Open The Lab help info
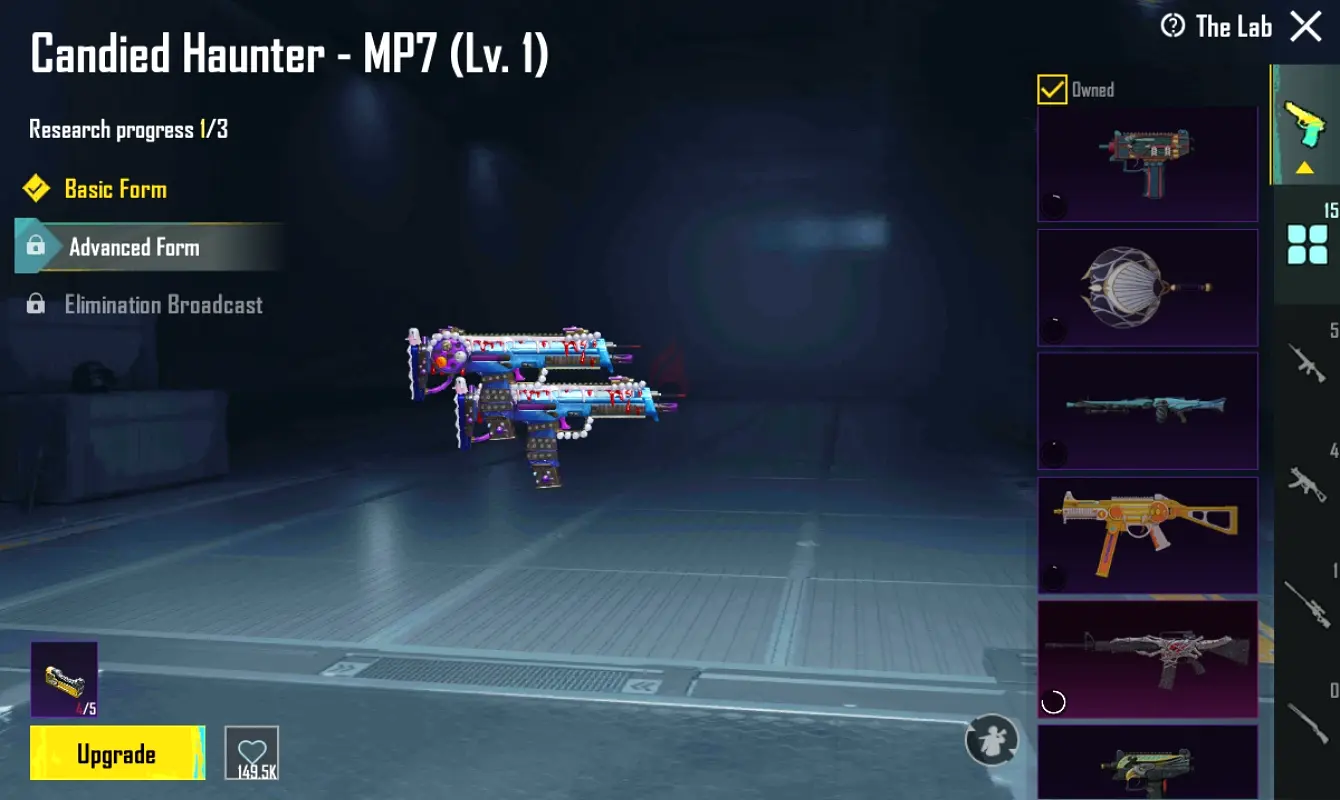The width and height of the screenshot is (1340, 800). tap(1172, 26)
